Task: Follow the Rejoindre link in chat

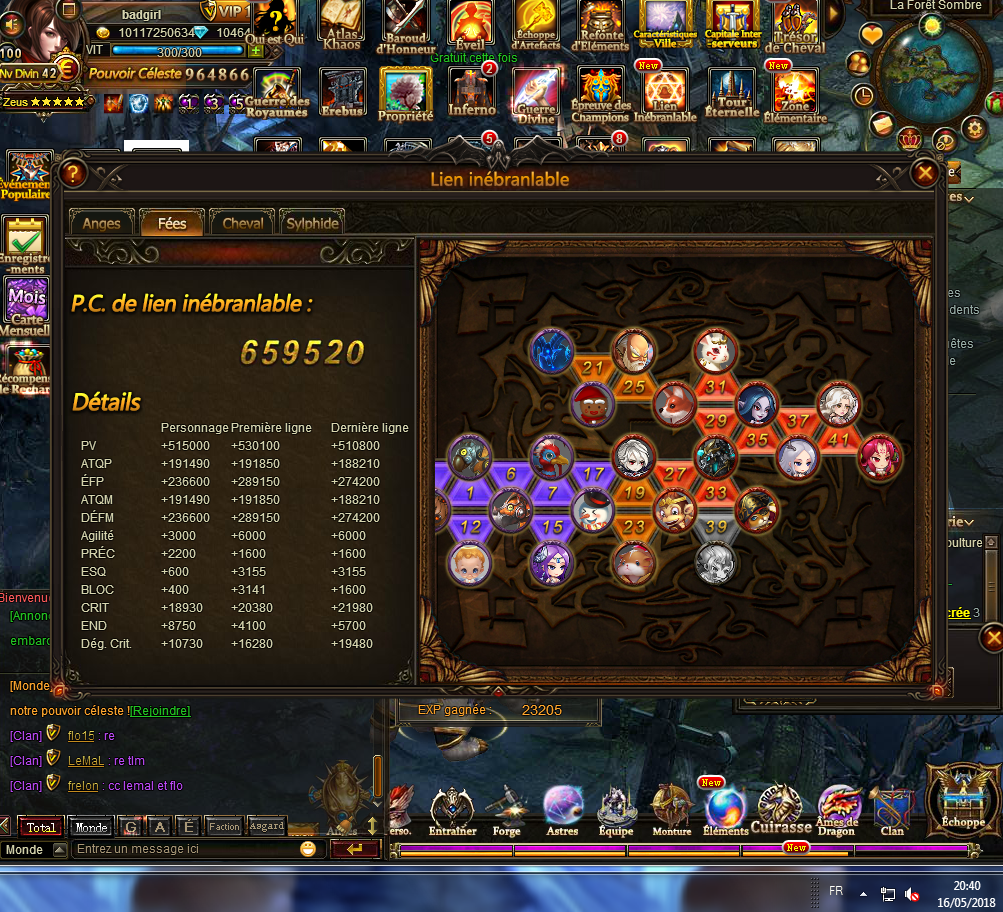Action: tap(160, 710)
